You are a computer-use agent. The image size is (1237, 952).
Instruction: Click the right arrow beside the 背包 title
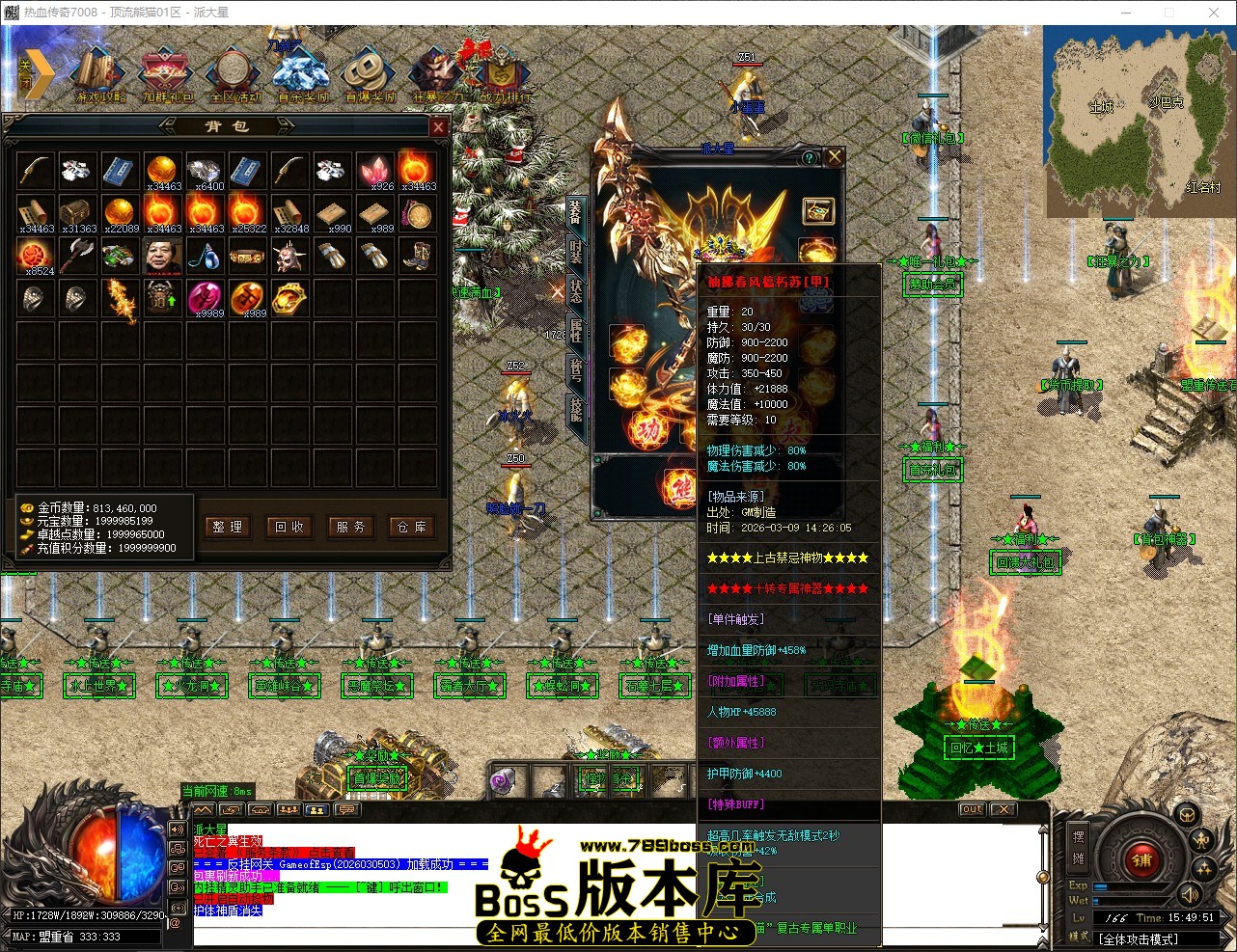click(x=287, y=126)
